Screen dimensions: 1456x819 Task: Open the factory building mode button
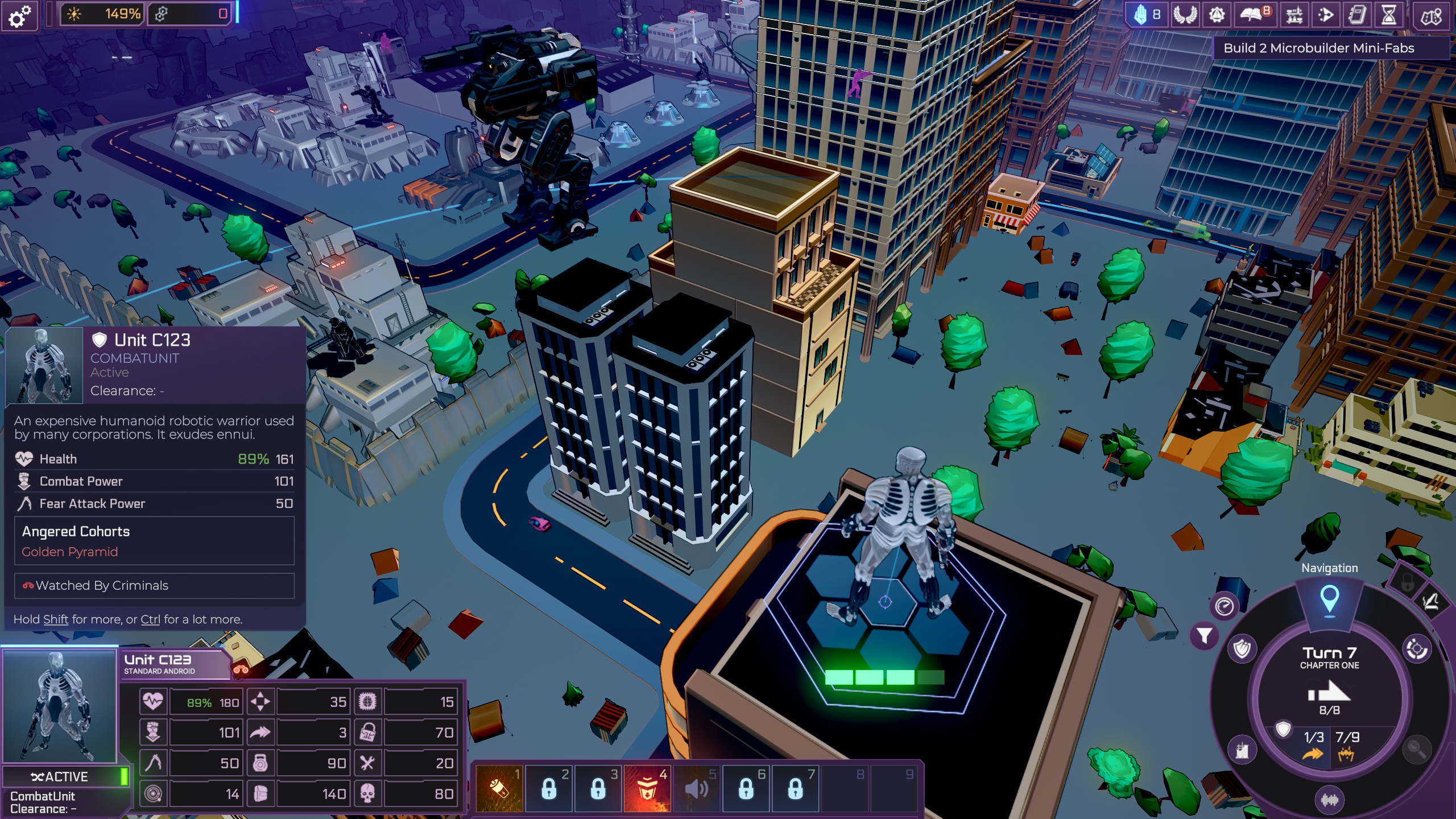click(1242, 751)
